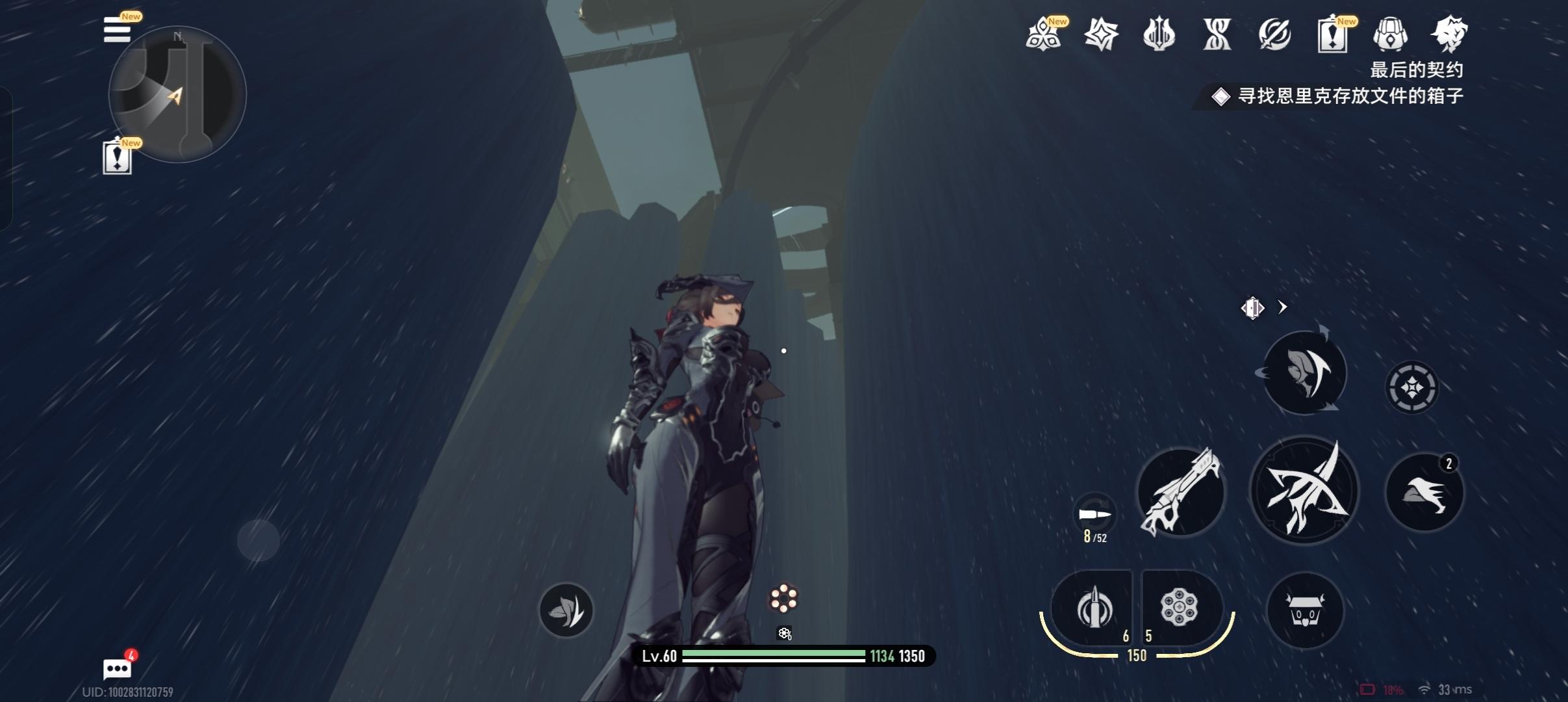Open the trident emblem icon in top bar
This screenshot has width=1568, height=702.
[x=1159, y=34]
